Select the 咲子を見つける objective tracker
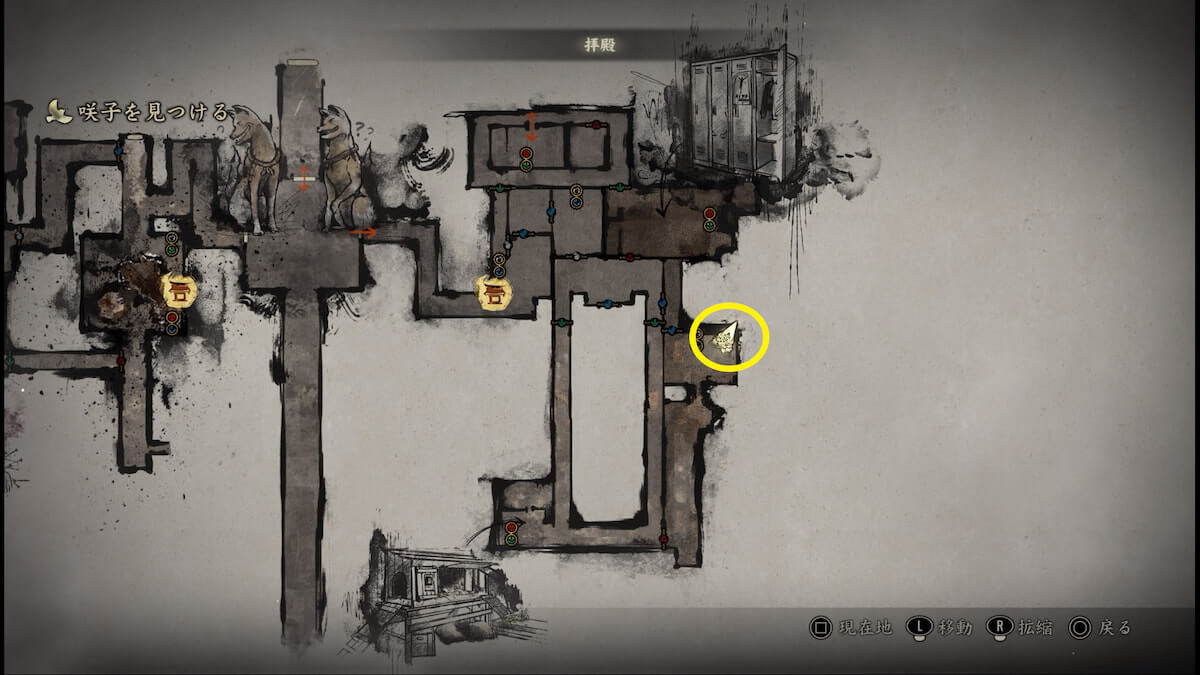1200x675 pixels. (x=138, y=112)
